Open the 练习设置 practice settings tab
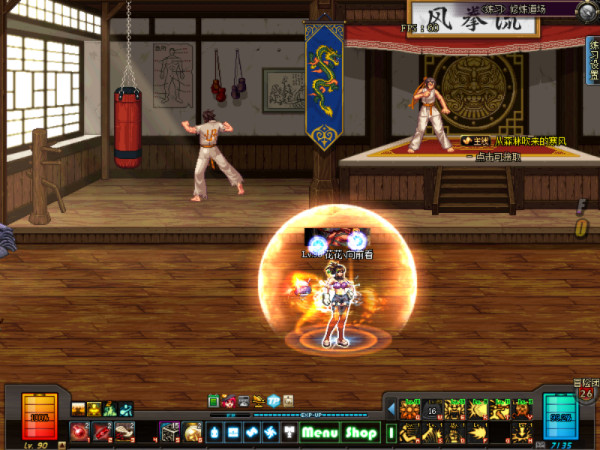 coord(592,62)
